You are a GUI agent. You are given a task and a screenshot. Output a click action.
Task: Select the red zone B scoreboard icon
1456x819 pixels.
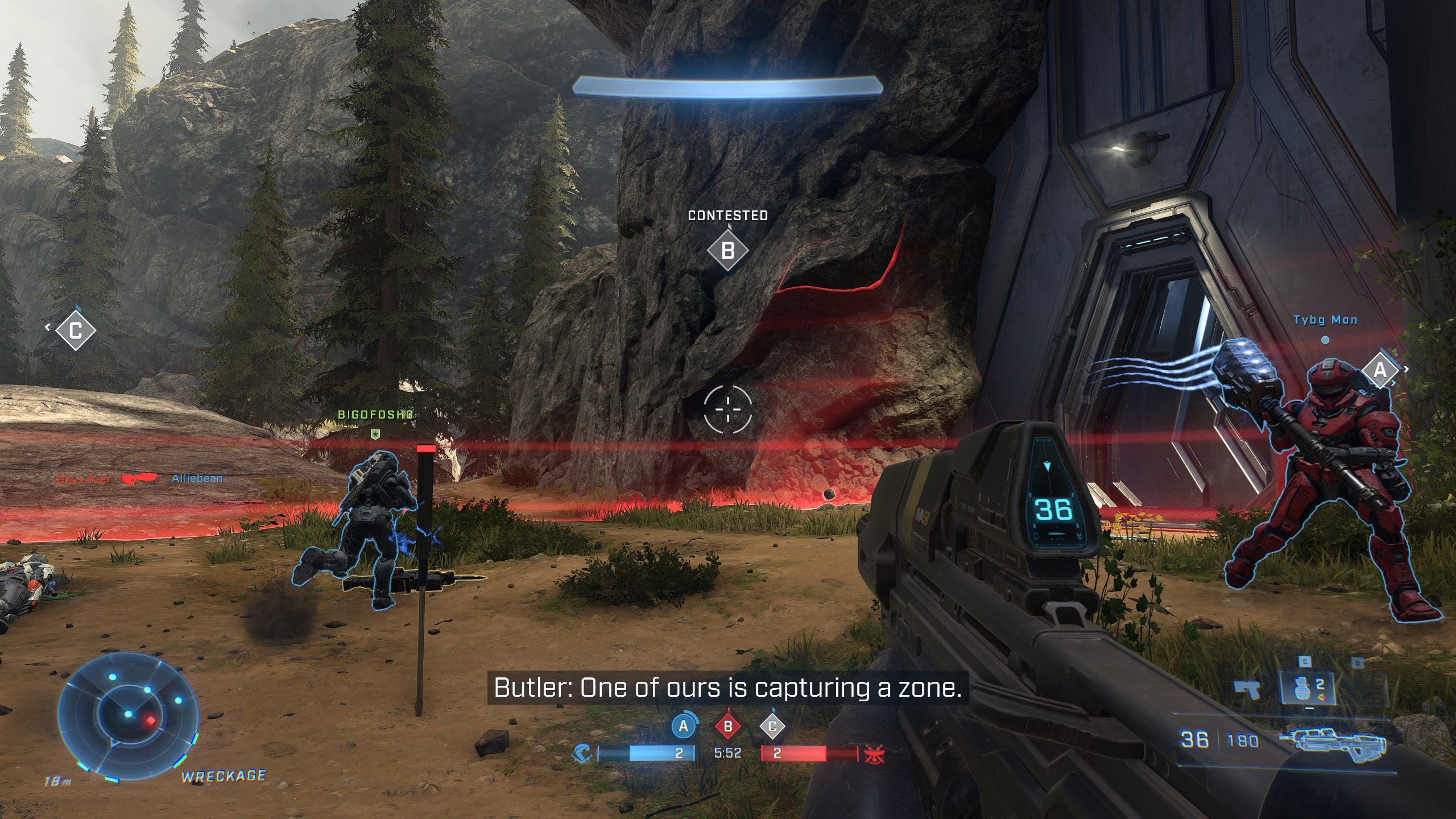coord(728,726)
